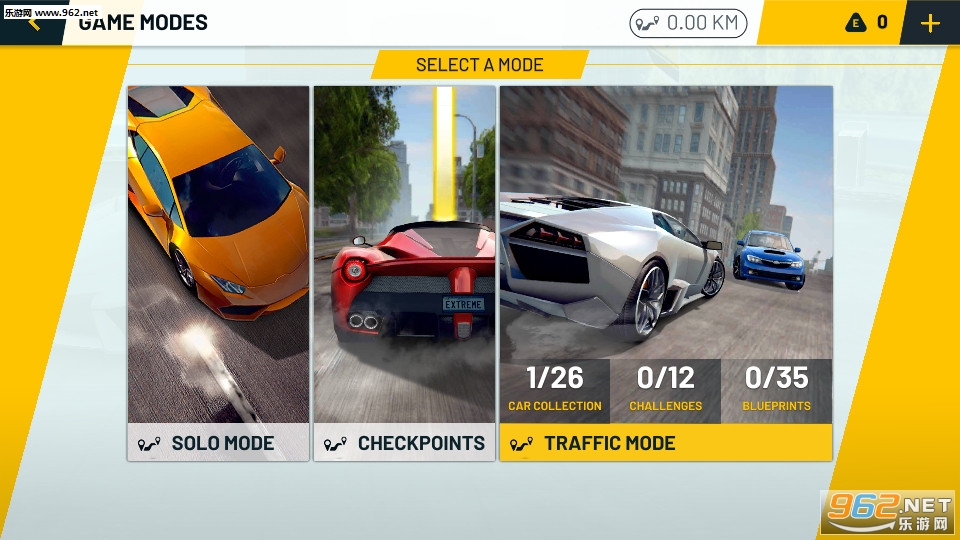The height and width of the screenshot is (540, 960).
Task: Add currency with the plus button
Action: (x=930, y=23)
